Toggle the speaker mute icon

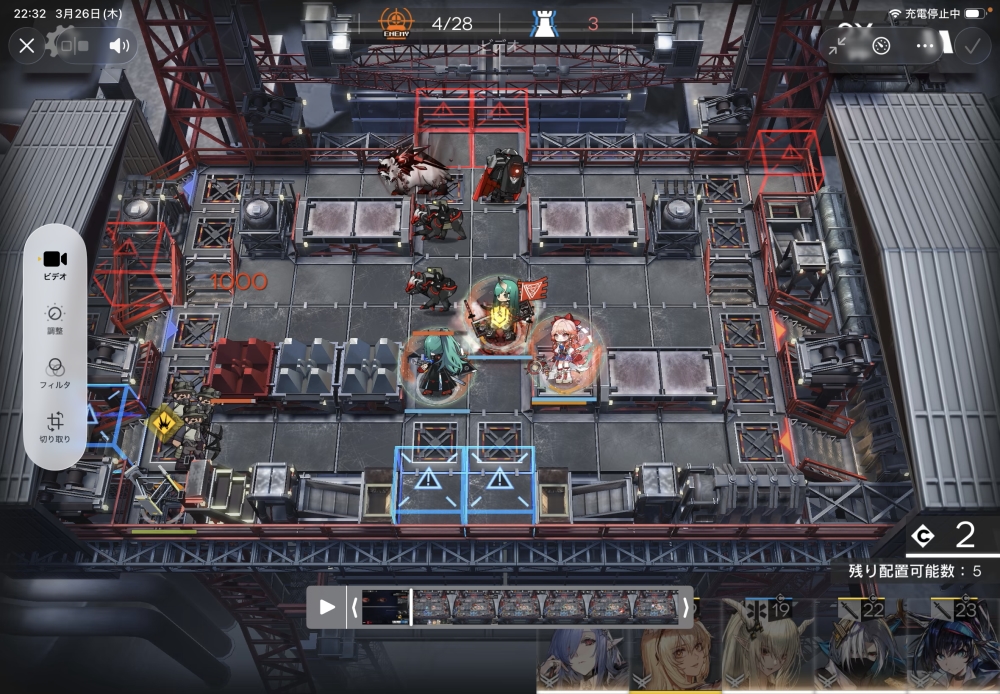pyautogui.click(x=119, y=45)
